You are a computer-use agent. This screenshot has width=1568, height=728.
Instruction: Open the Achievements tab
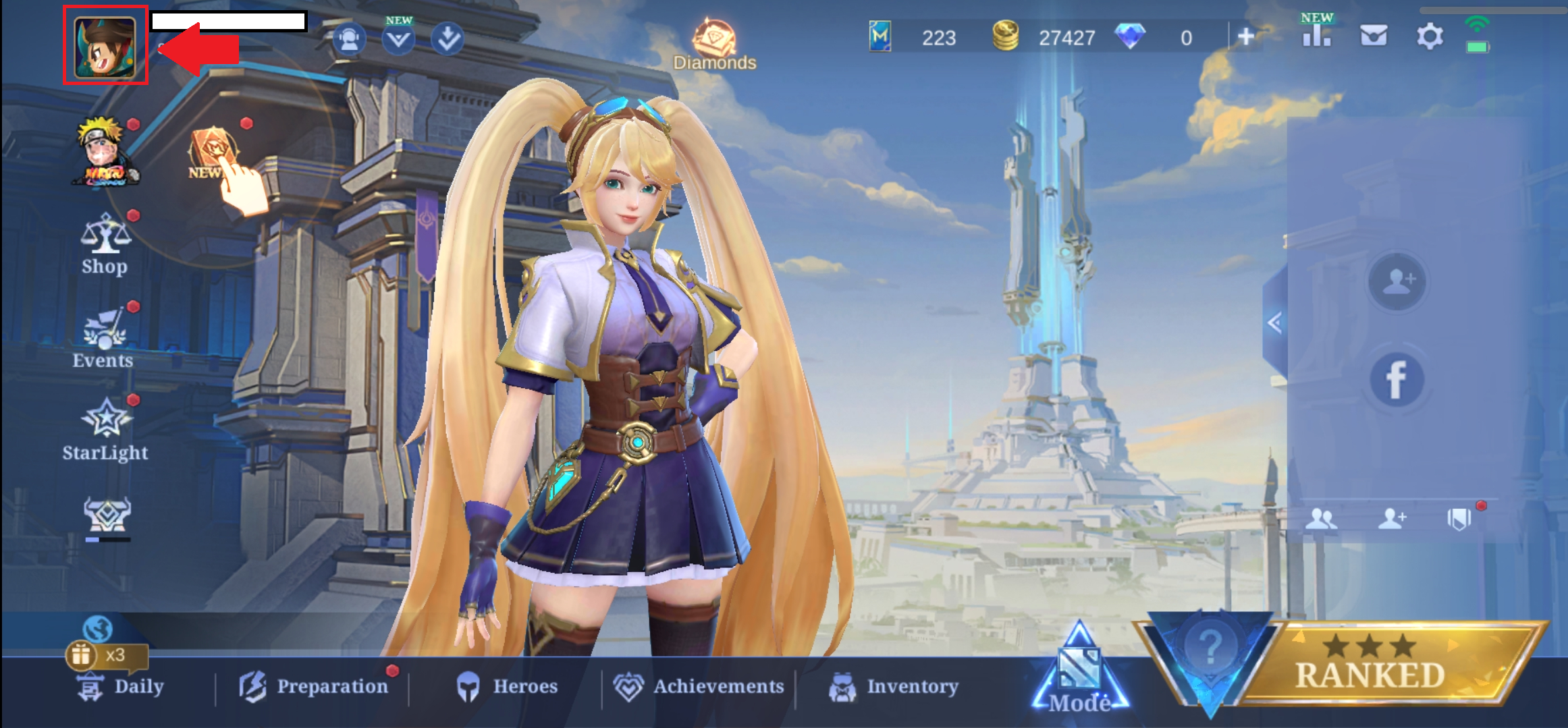(x=699, y=687)
